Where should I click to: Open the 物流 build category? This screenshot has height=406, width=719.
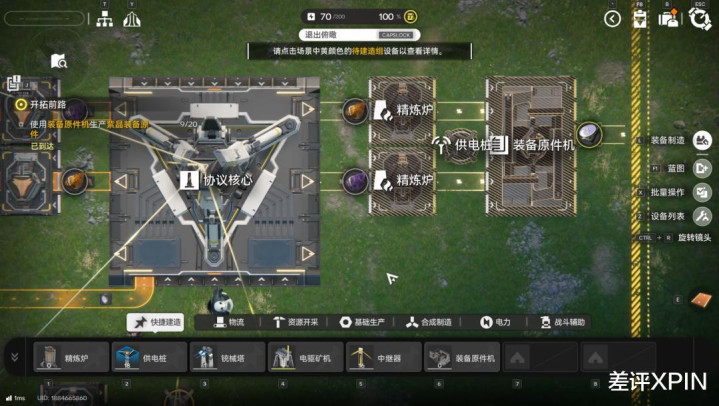click(227, 322)
